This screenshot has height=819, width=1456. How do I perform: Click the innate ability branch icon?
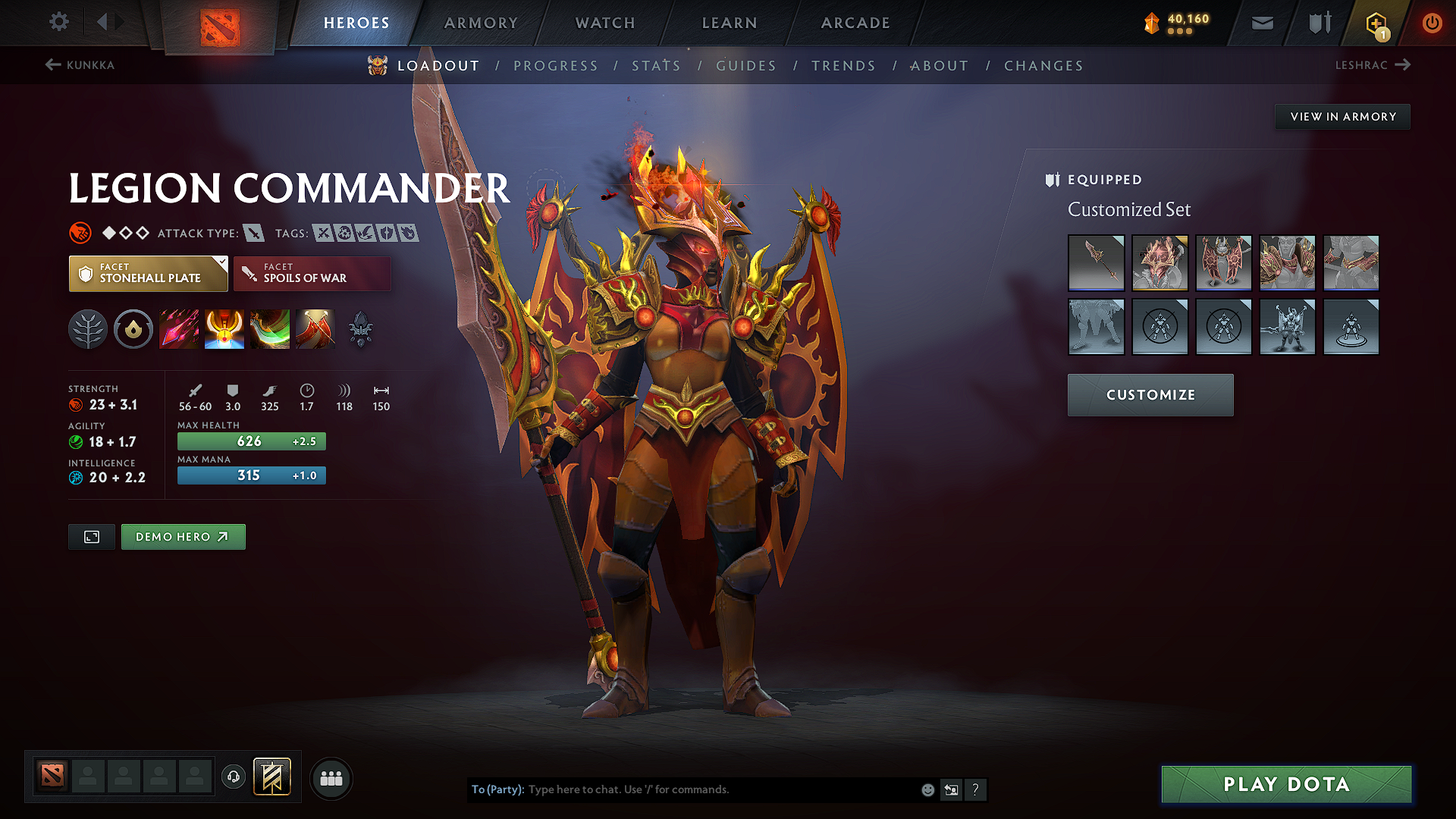[88, 328]
